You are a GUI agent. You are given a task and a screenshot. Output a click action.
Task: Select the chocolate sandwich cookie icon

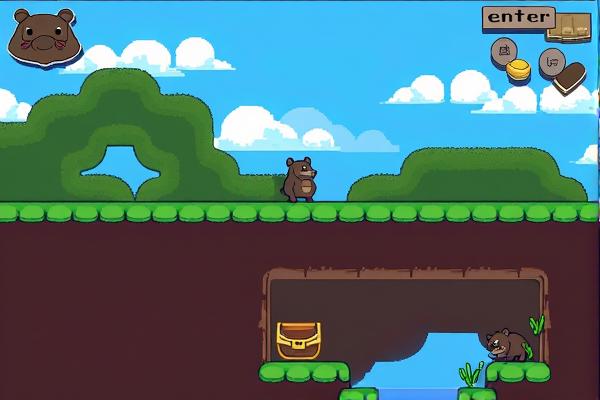[569, 78]
